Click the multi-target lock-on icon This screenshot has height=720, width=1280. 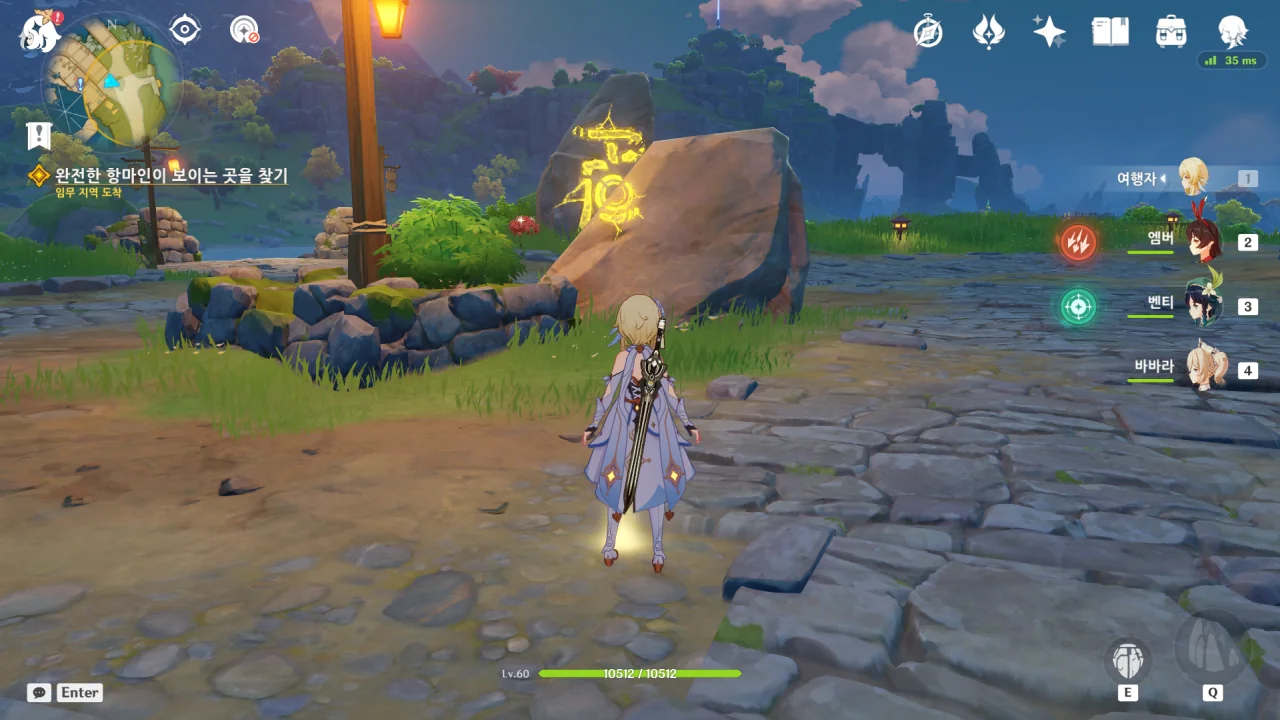coord(244,30)
